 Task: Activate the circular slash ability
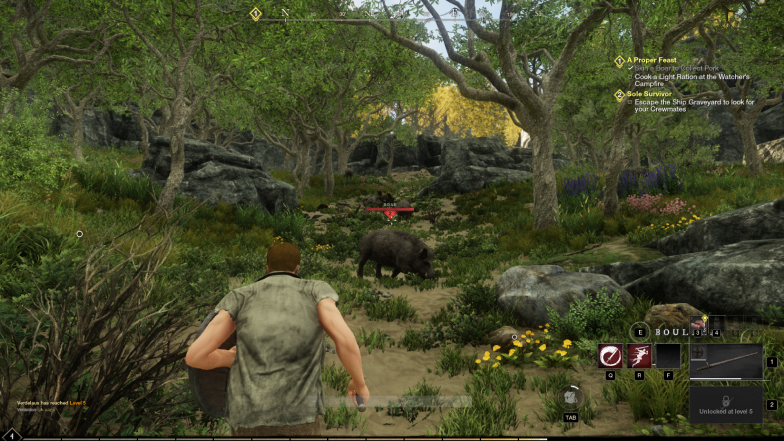tap(610, 357)
